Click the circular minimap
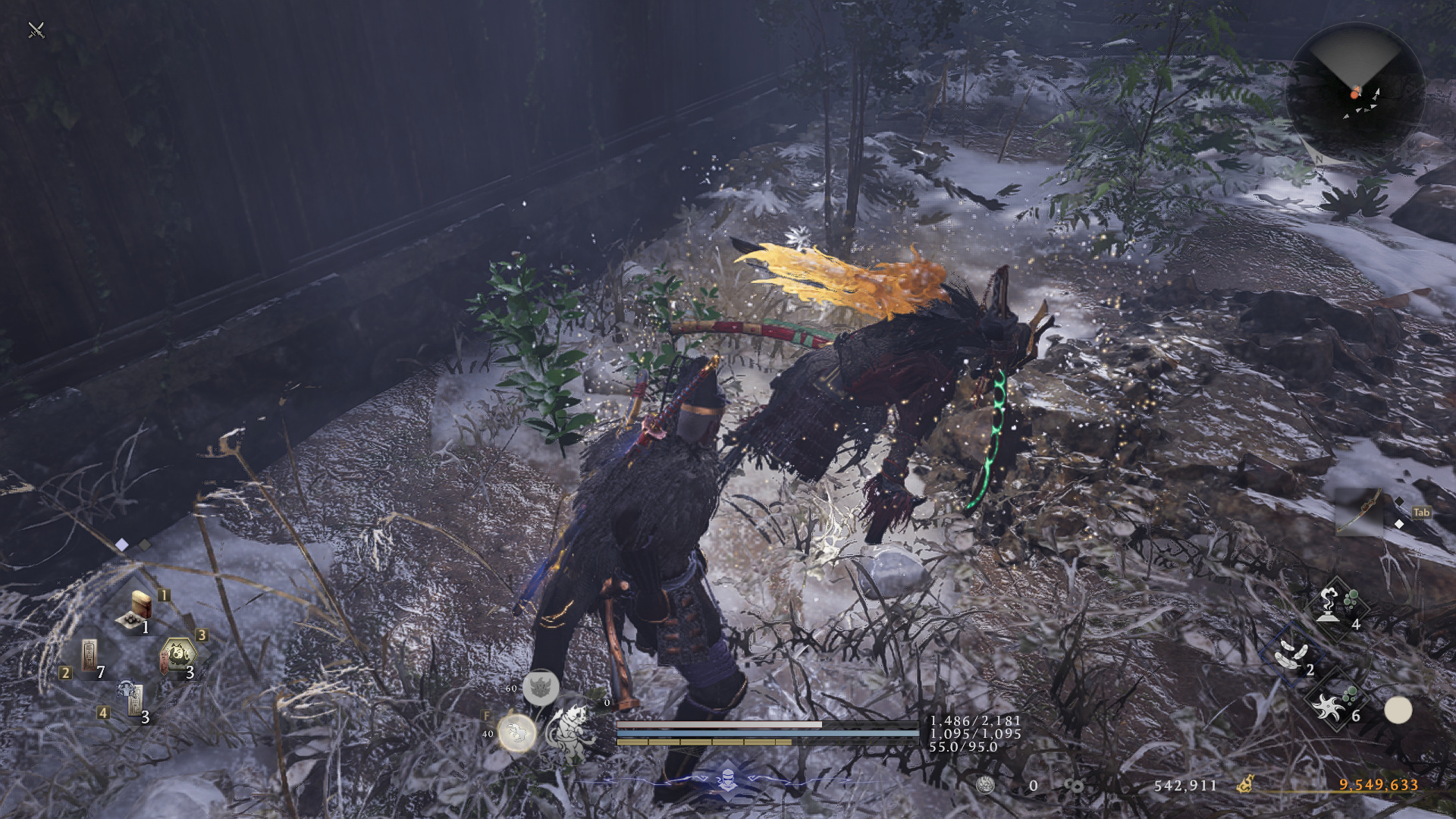This screenshot has width=1456, height=819. point(1354,91)
